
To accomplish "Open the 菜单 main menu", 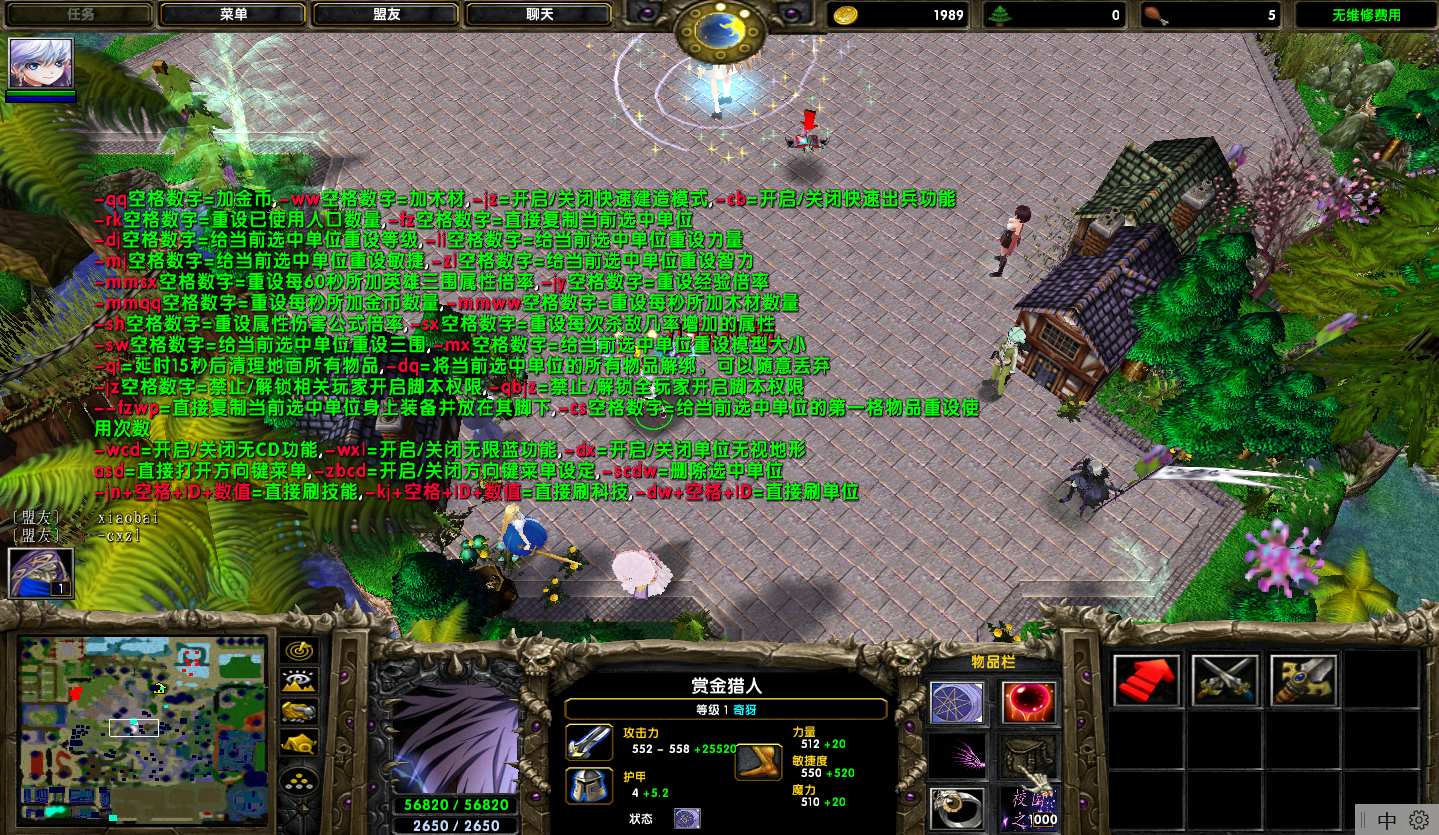I will click(x=235, y=15).
